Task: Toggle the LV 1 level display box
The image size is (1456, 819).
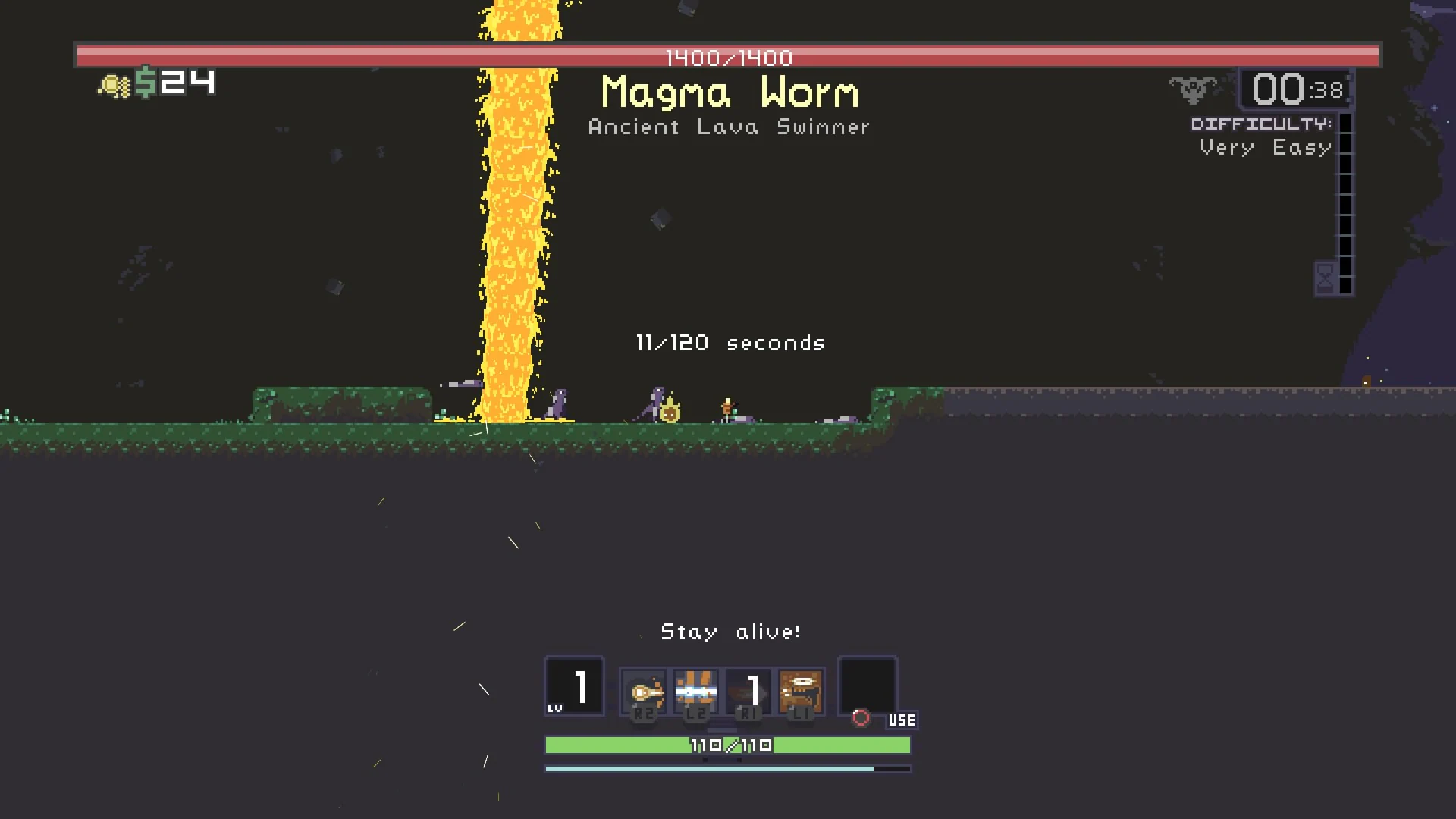Action: coord(574,686)
